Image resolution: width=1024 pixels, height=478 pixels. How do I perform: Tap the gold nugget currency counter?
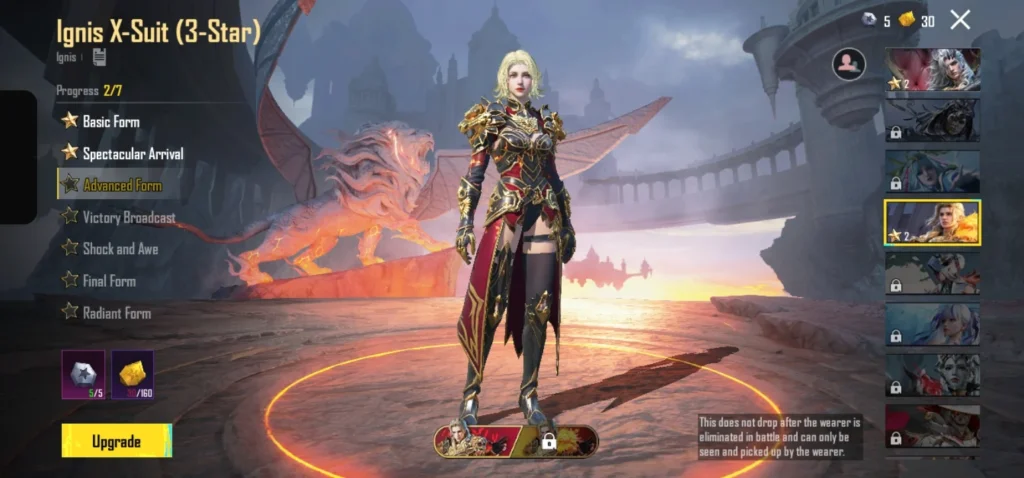click(916, 20)
